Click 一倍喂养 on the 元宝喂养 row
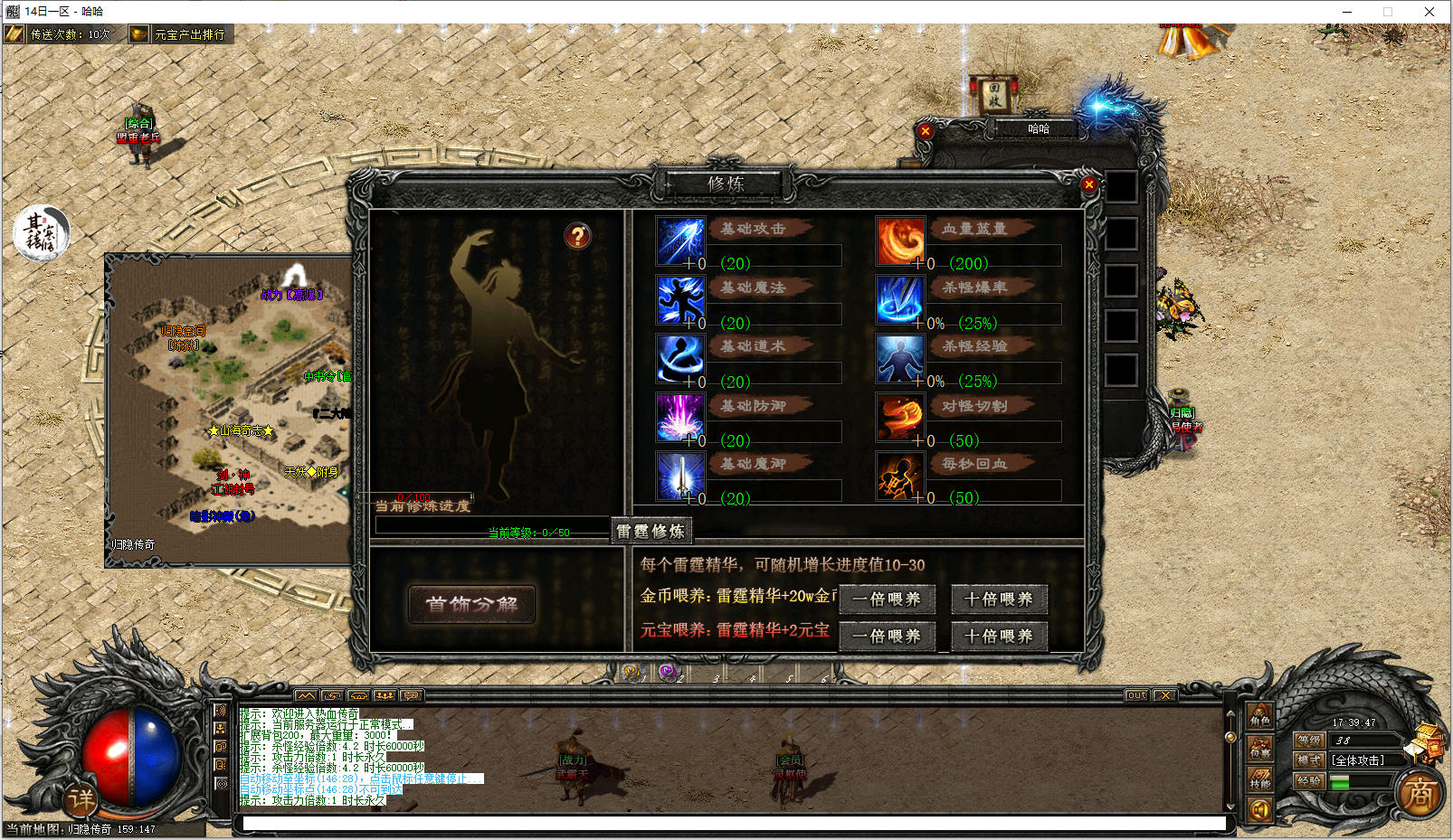The width and height of the screenshot is (1453, 840). [886, 636]
